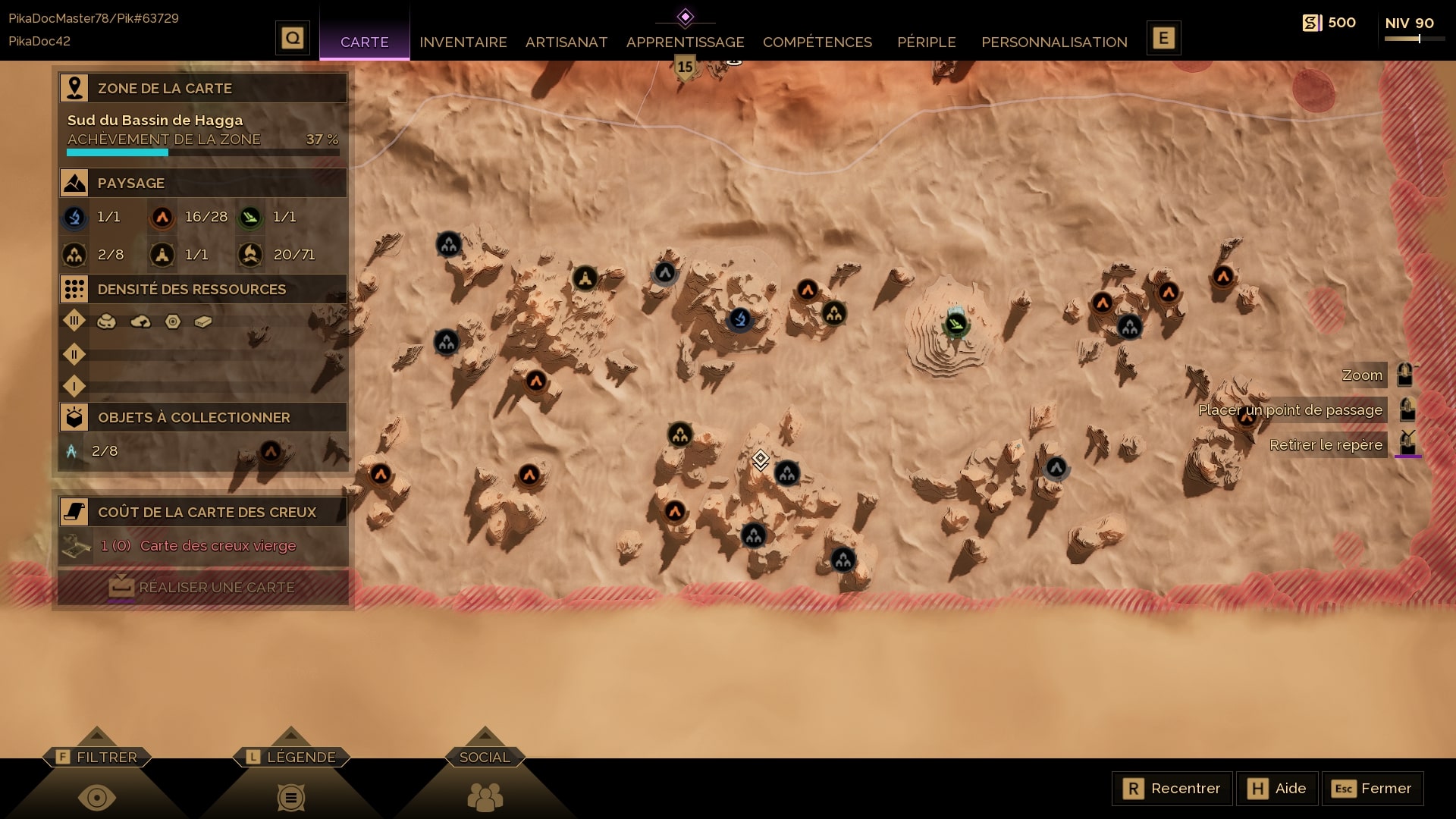Click the Coût de la carte des creux header
This screenshot has width=1456, height=819.
click(203, 512)
